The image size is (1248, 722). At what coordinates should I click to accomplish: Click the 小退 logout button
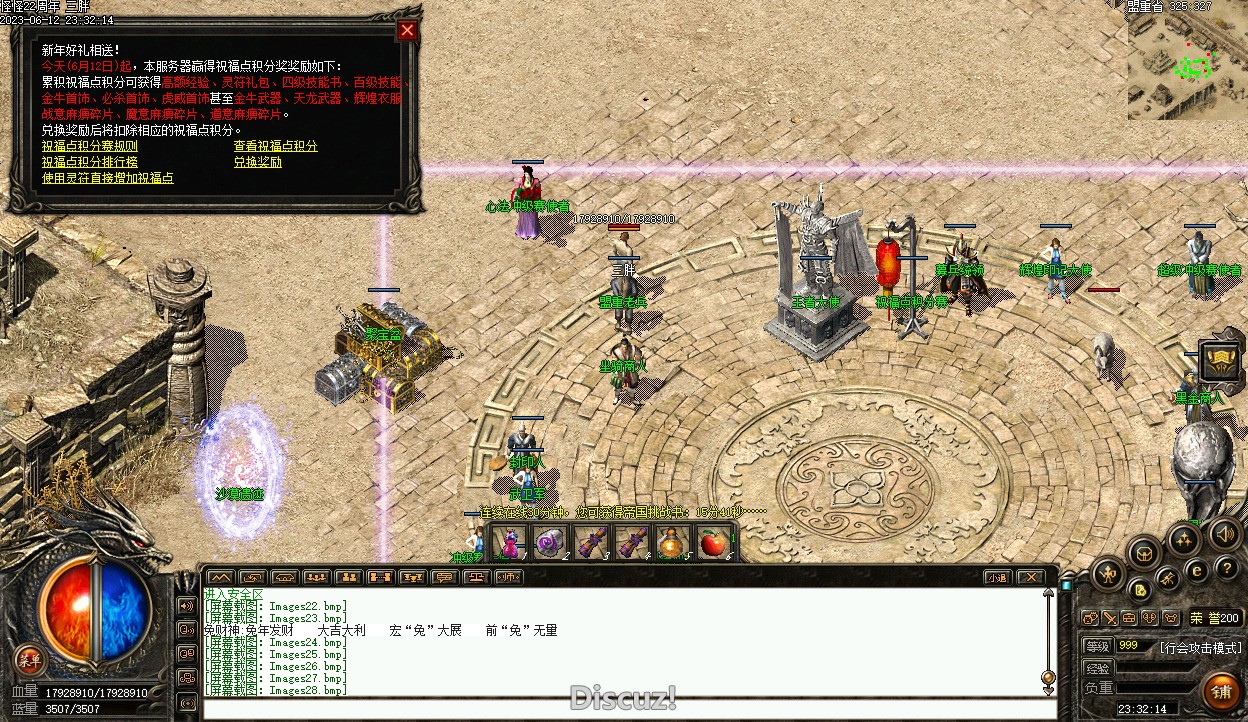point(996,577)
